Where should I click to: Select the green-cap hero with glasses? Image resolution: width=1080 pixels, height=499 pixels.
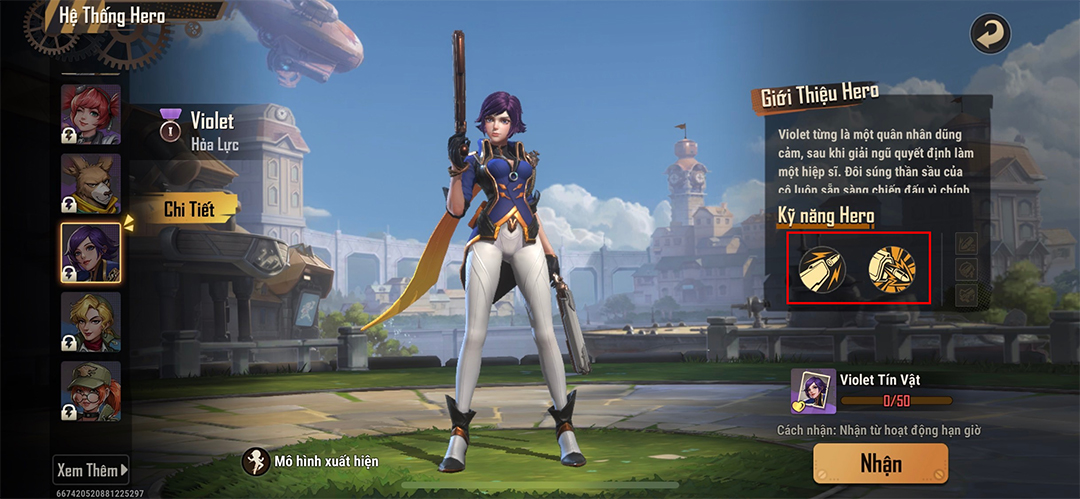(x=91, y=390)
